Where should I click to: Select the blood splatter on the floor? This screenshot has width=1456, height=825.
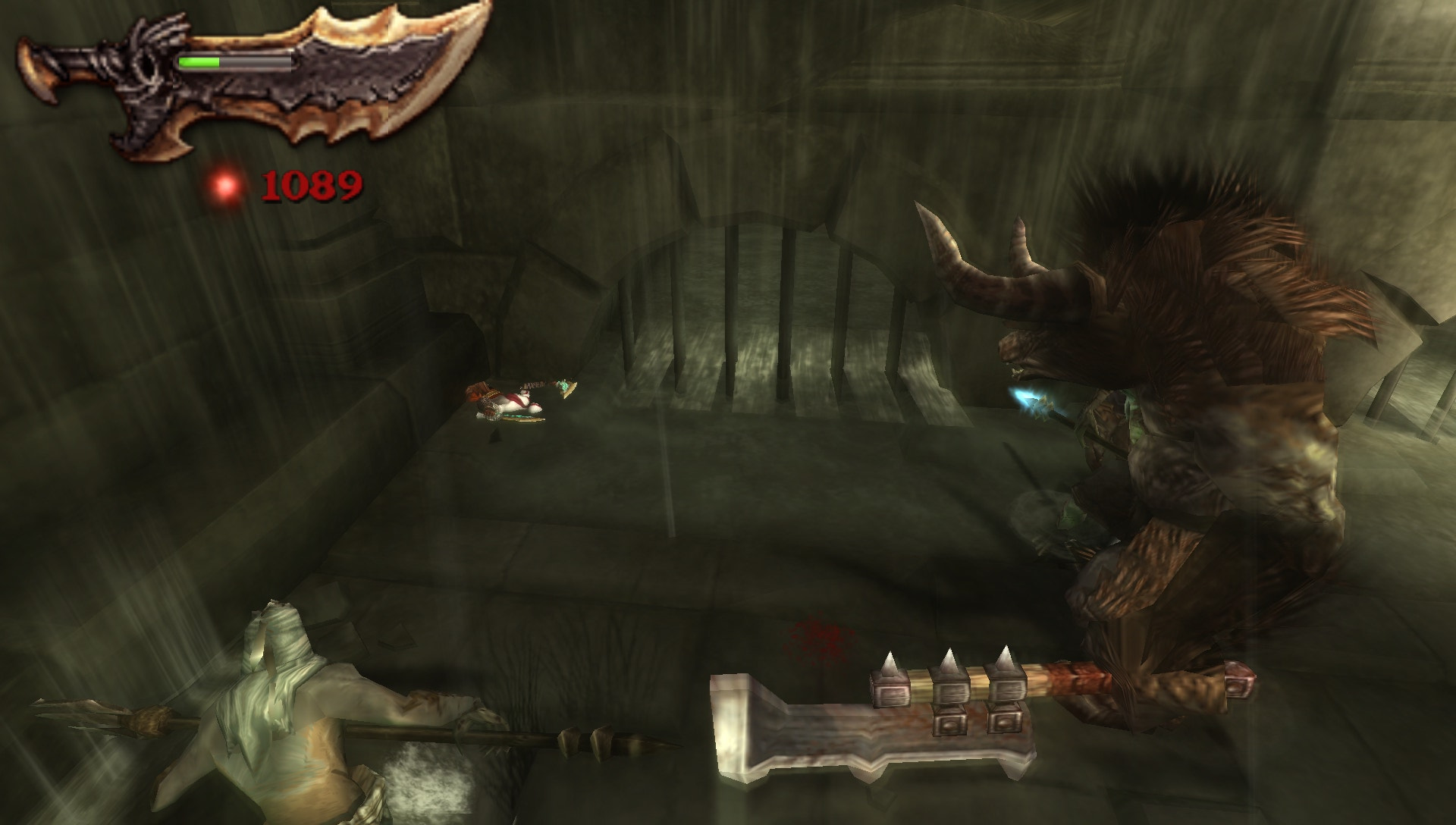(x=815, y=637)
